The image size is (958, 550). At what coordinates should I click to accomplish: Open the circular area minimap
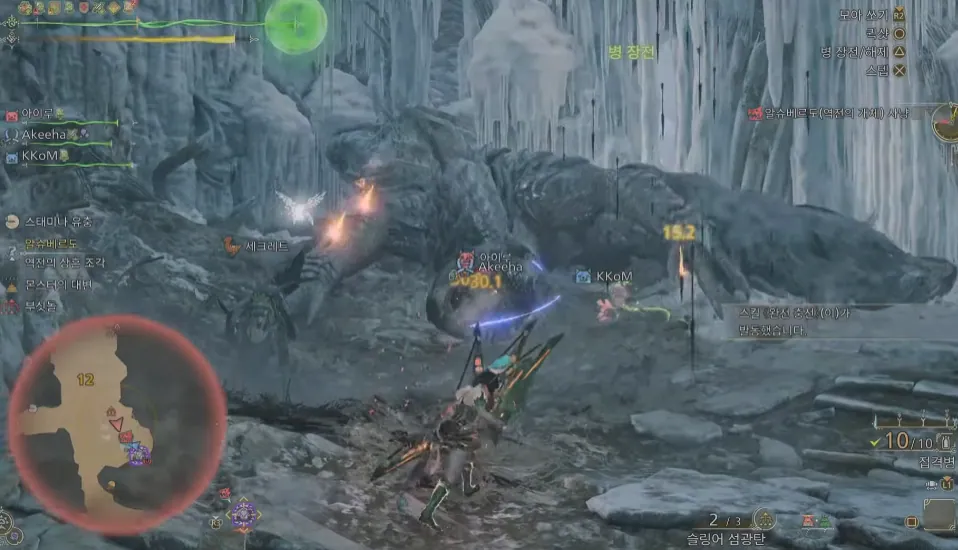[116, 424]
